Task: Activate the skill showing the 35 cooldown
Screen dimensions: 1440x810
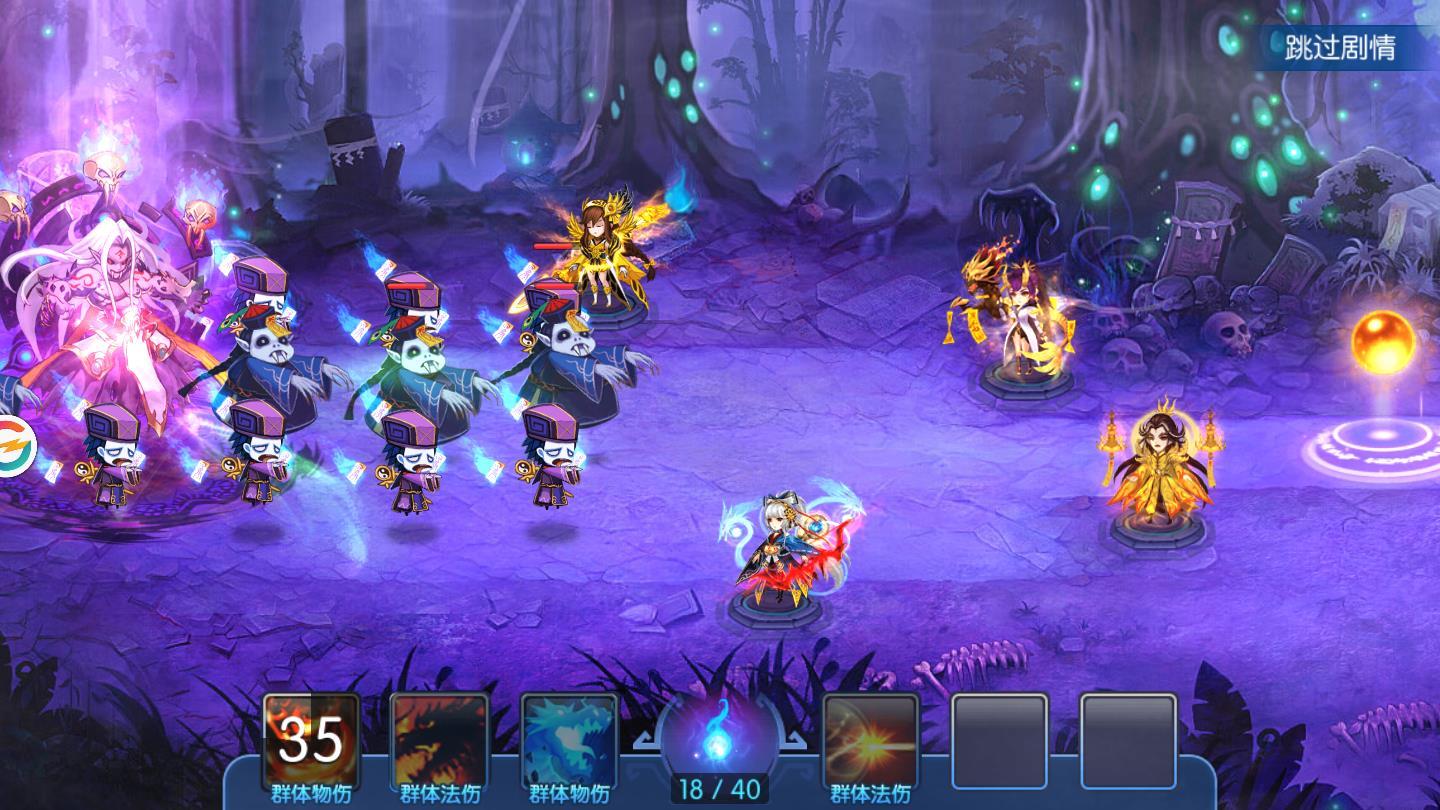Action: point(310,741)
